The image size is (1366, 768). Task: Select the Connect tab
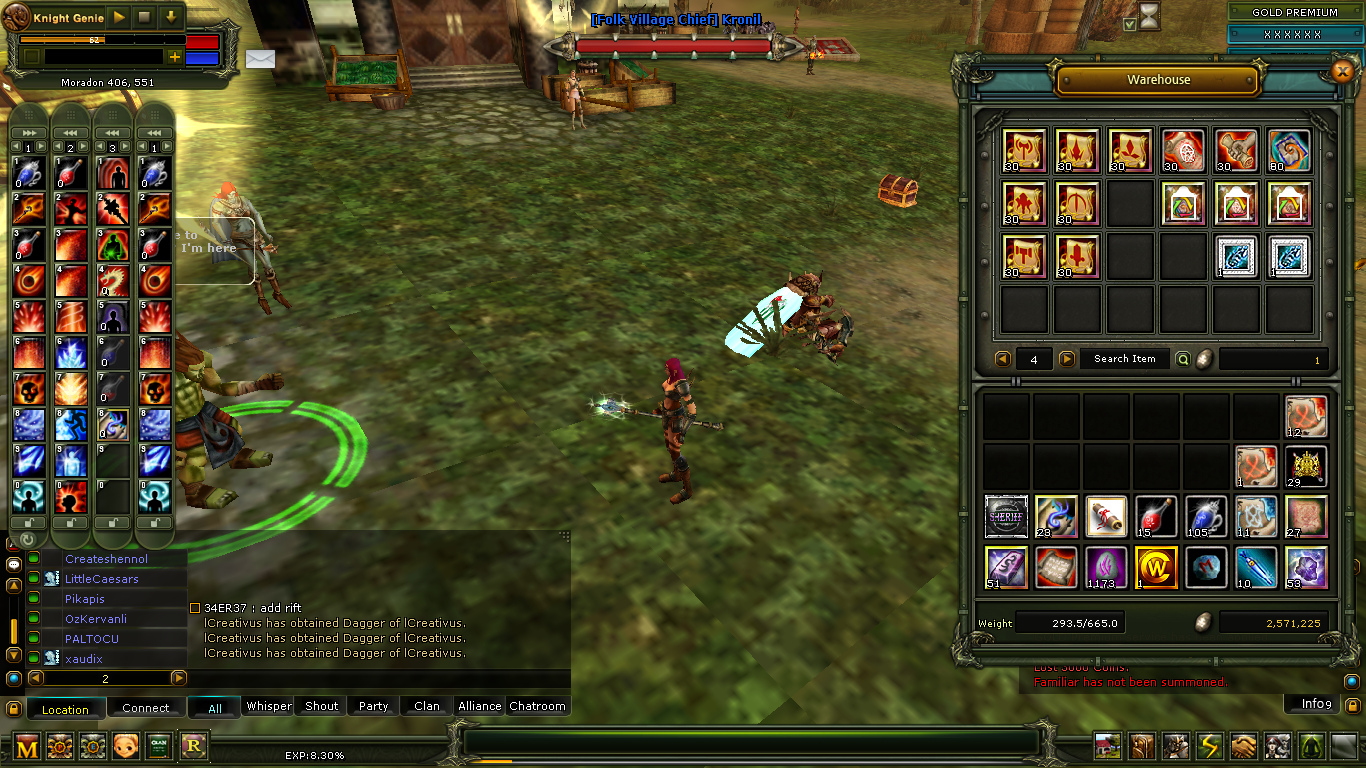click(146, 708)
